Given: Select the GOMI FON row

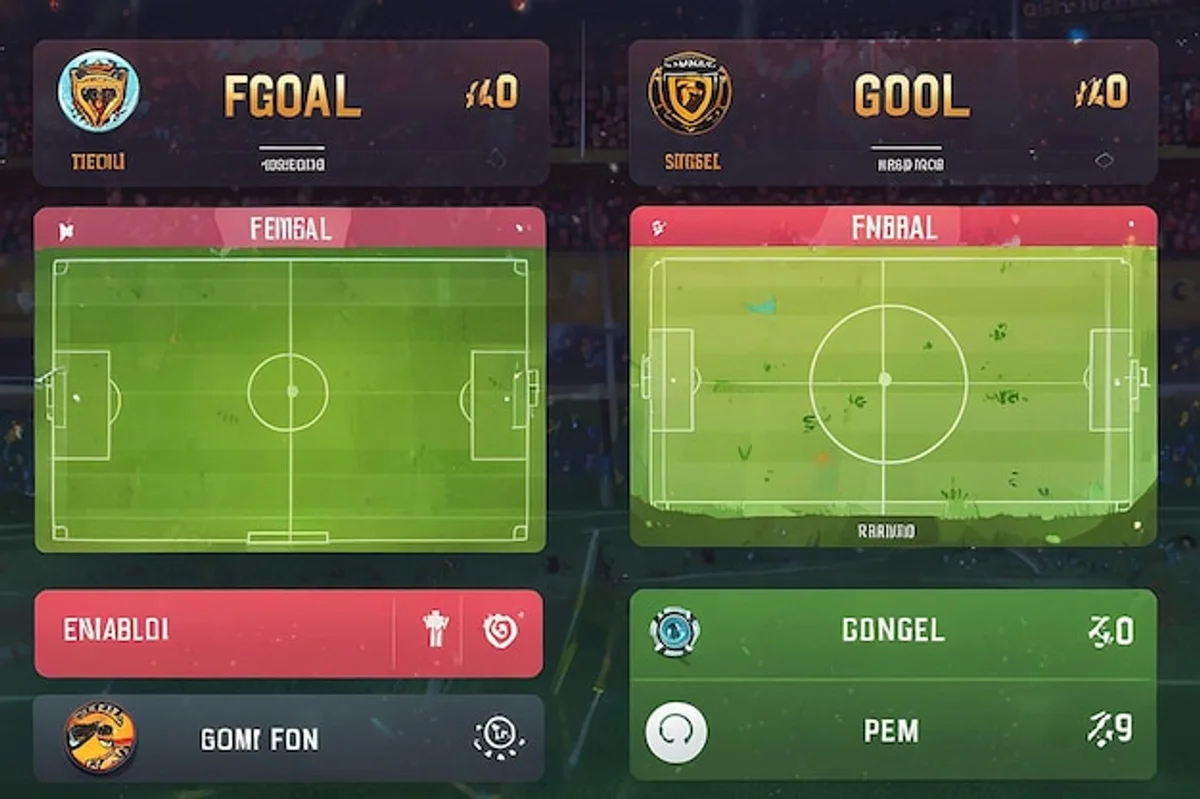Looking at the screenshot, I should point(289,740).
